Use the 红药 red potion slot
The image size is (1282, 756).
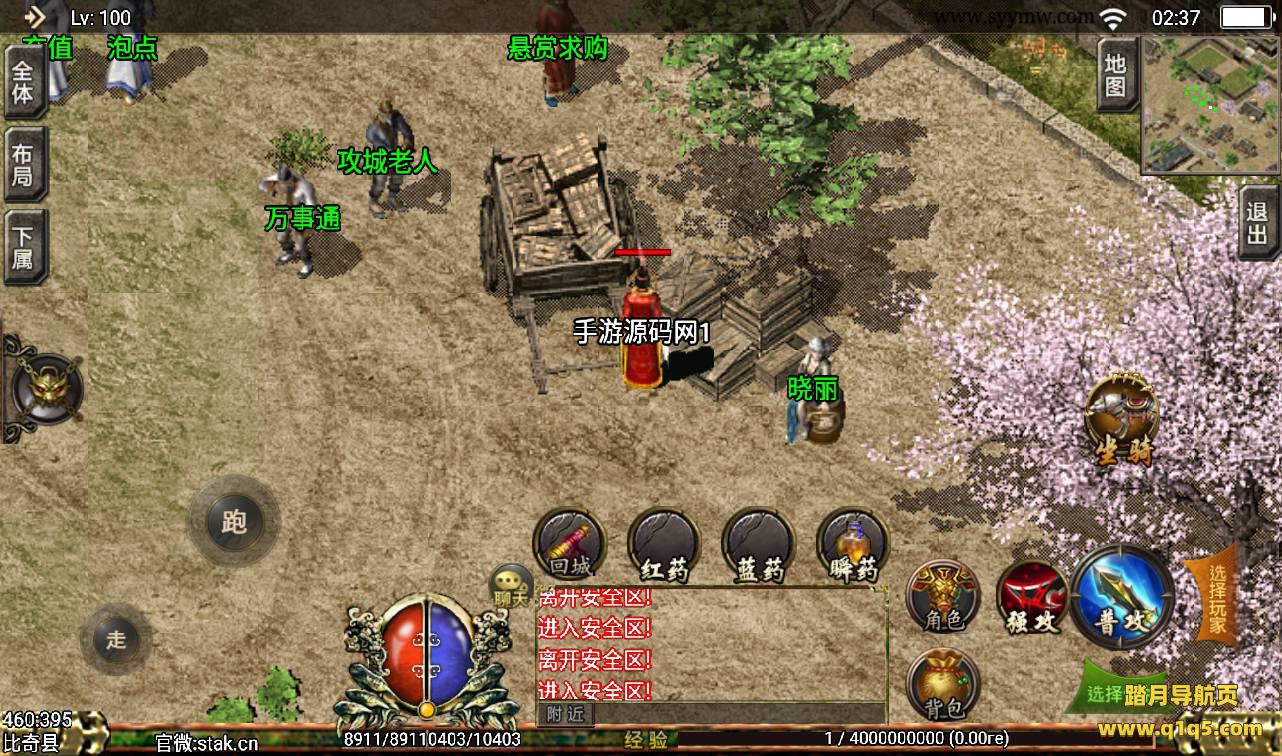[x=663, y=546]
